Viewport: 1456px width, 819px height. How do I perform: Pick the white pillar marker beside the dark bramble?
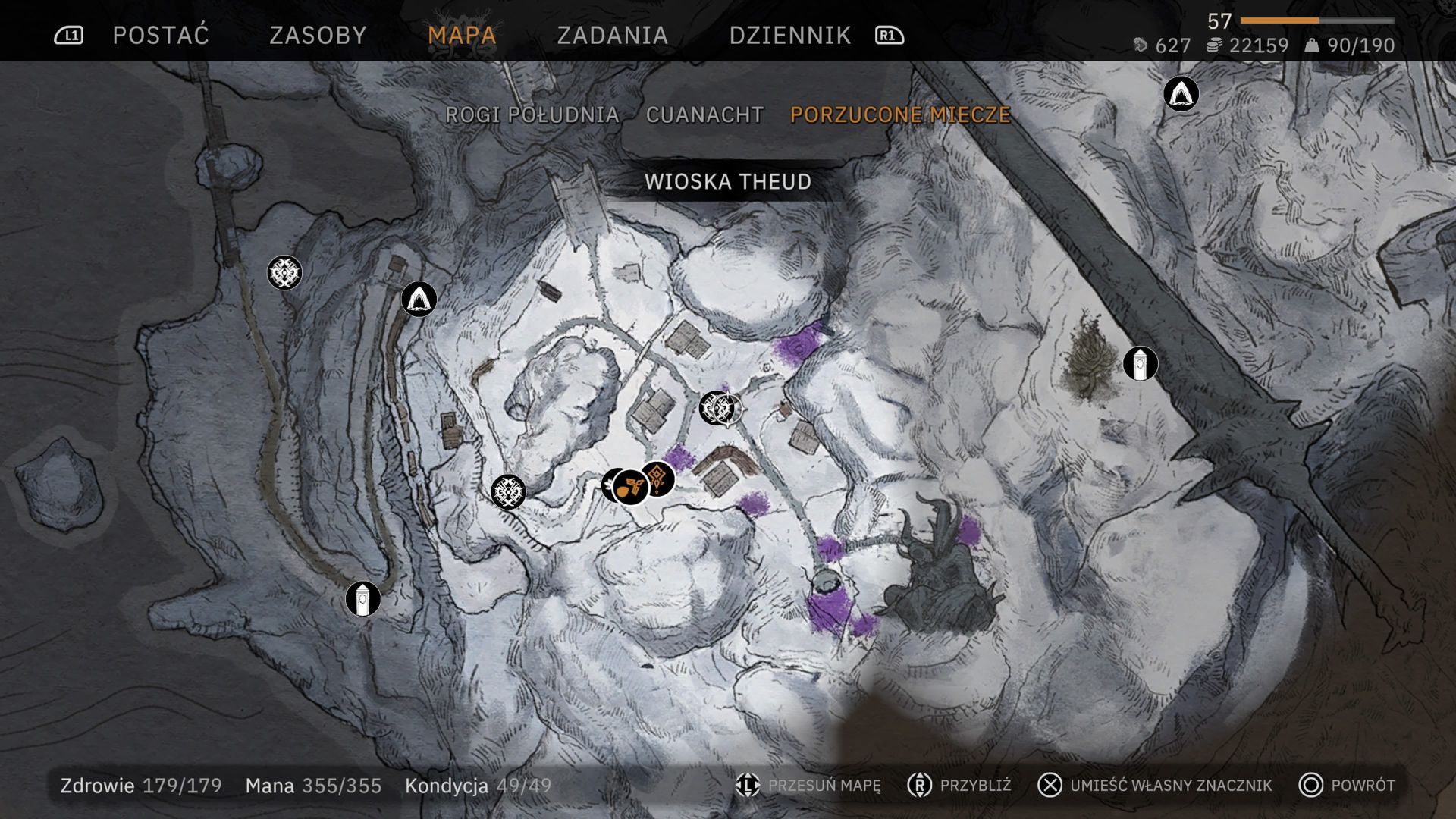coord(1140,364)
